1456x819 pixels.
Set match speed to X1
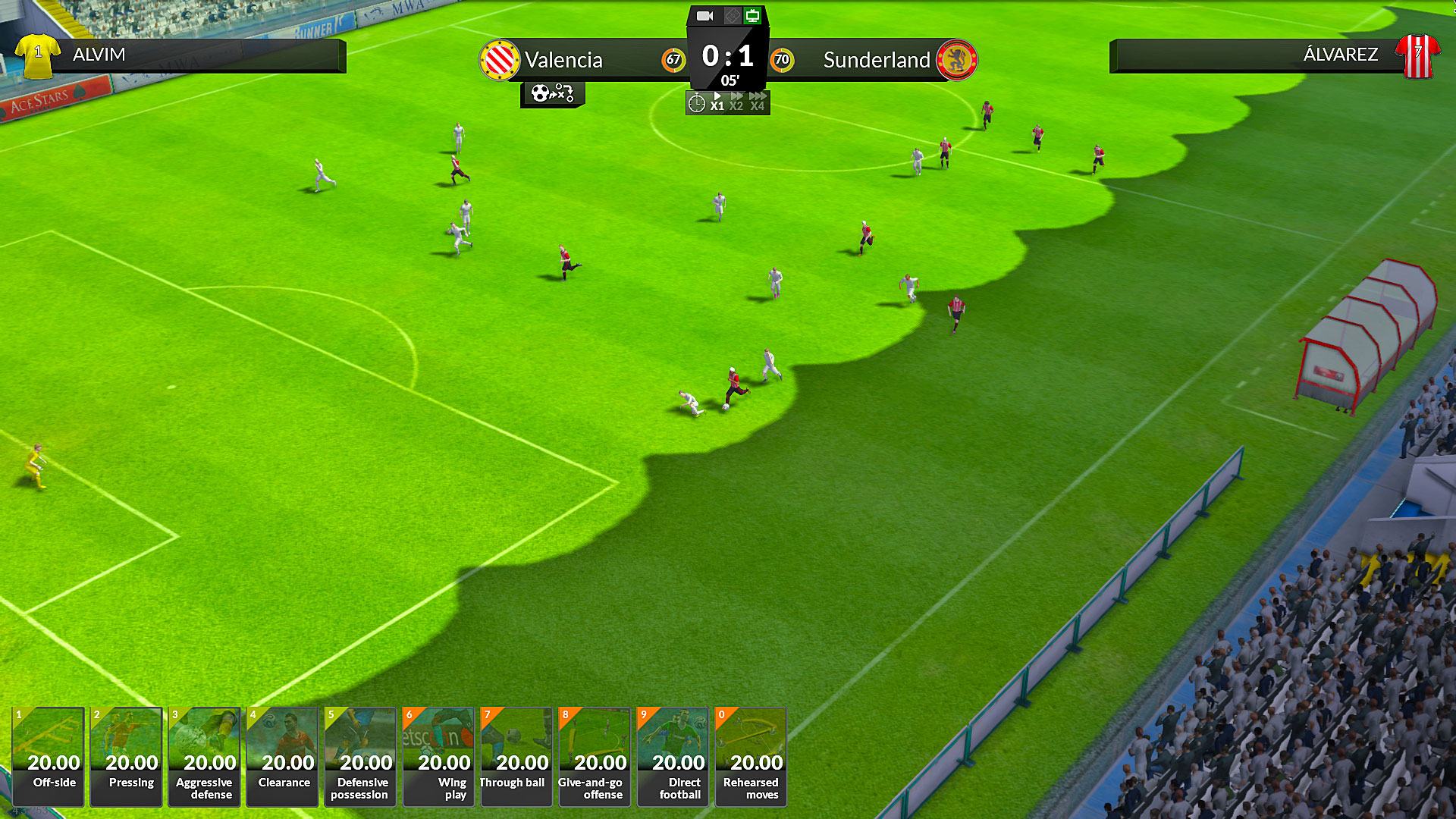click(x=717, y=102)
